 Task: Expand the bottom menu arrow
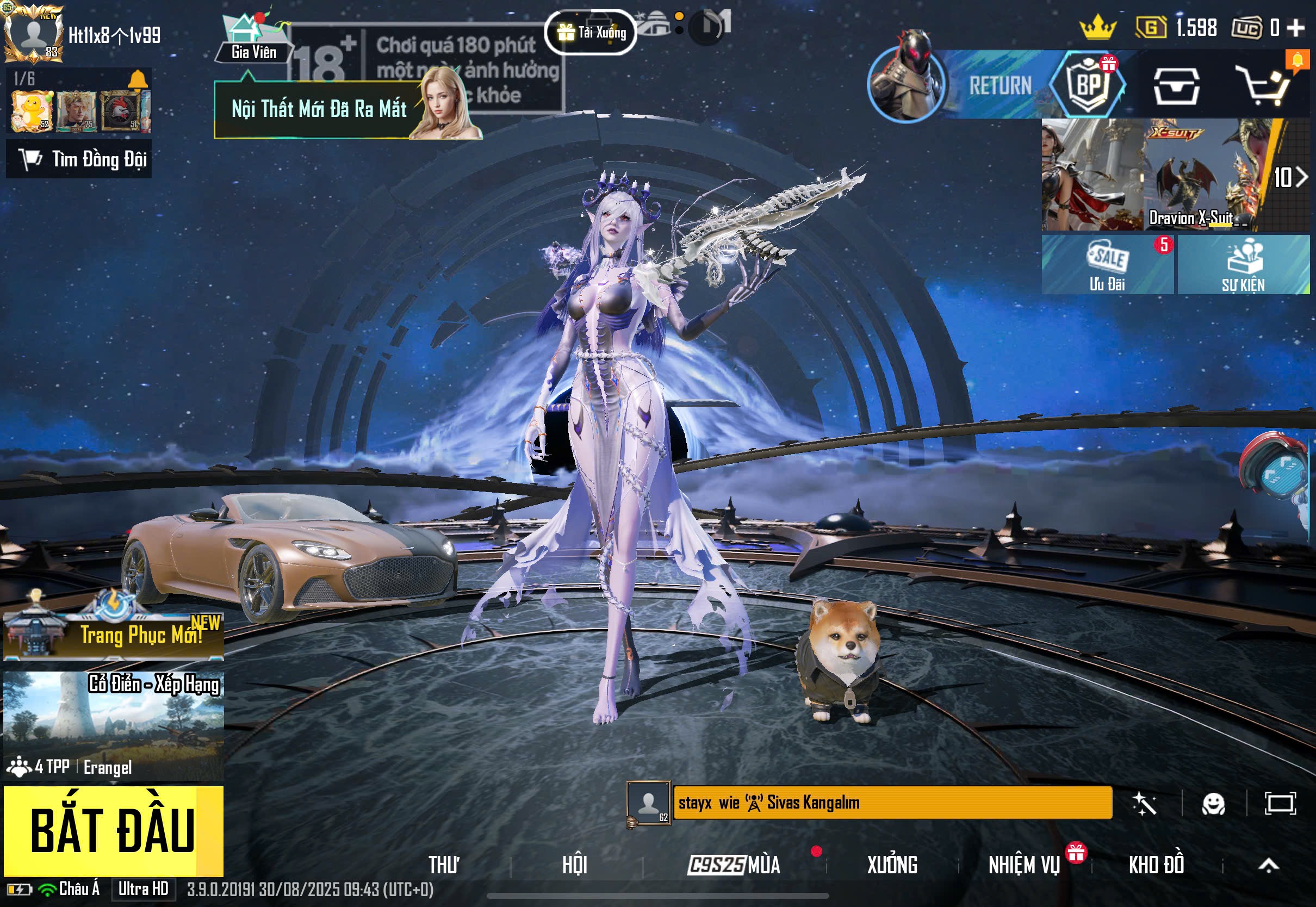(1268, 865)
